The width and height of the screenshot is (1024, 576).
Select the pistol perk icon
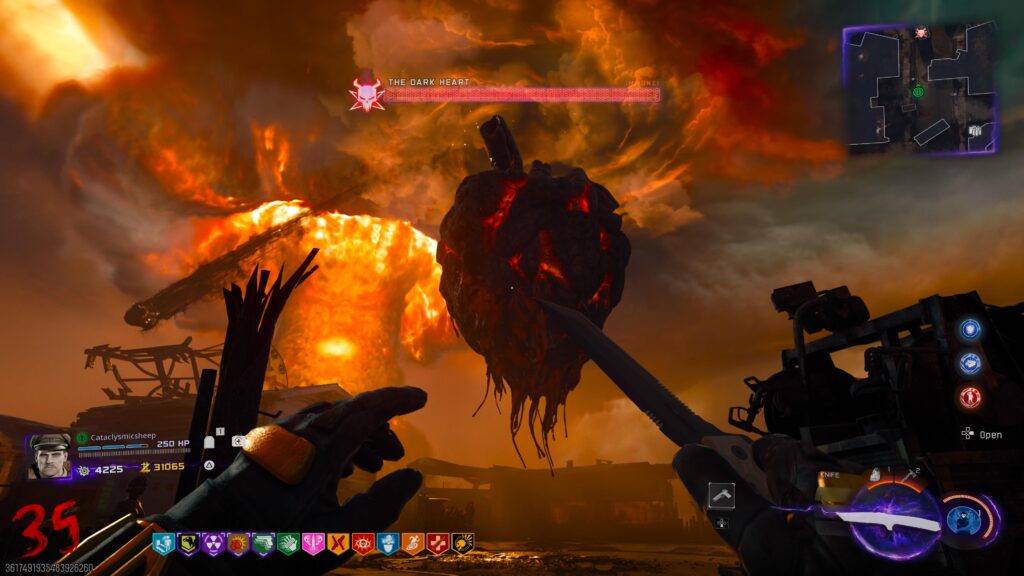[263, 544]
